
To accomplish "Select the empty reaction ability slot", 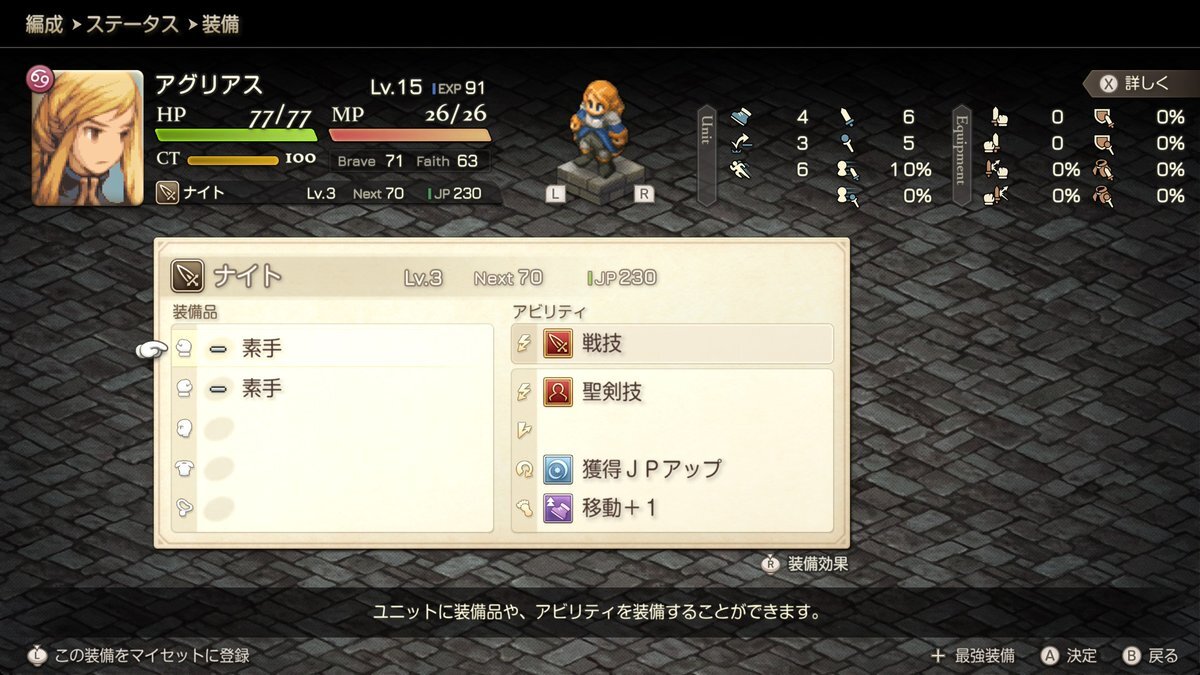I will pyautogui.click(x=672, y=431).
